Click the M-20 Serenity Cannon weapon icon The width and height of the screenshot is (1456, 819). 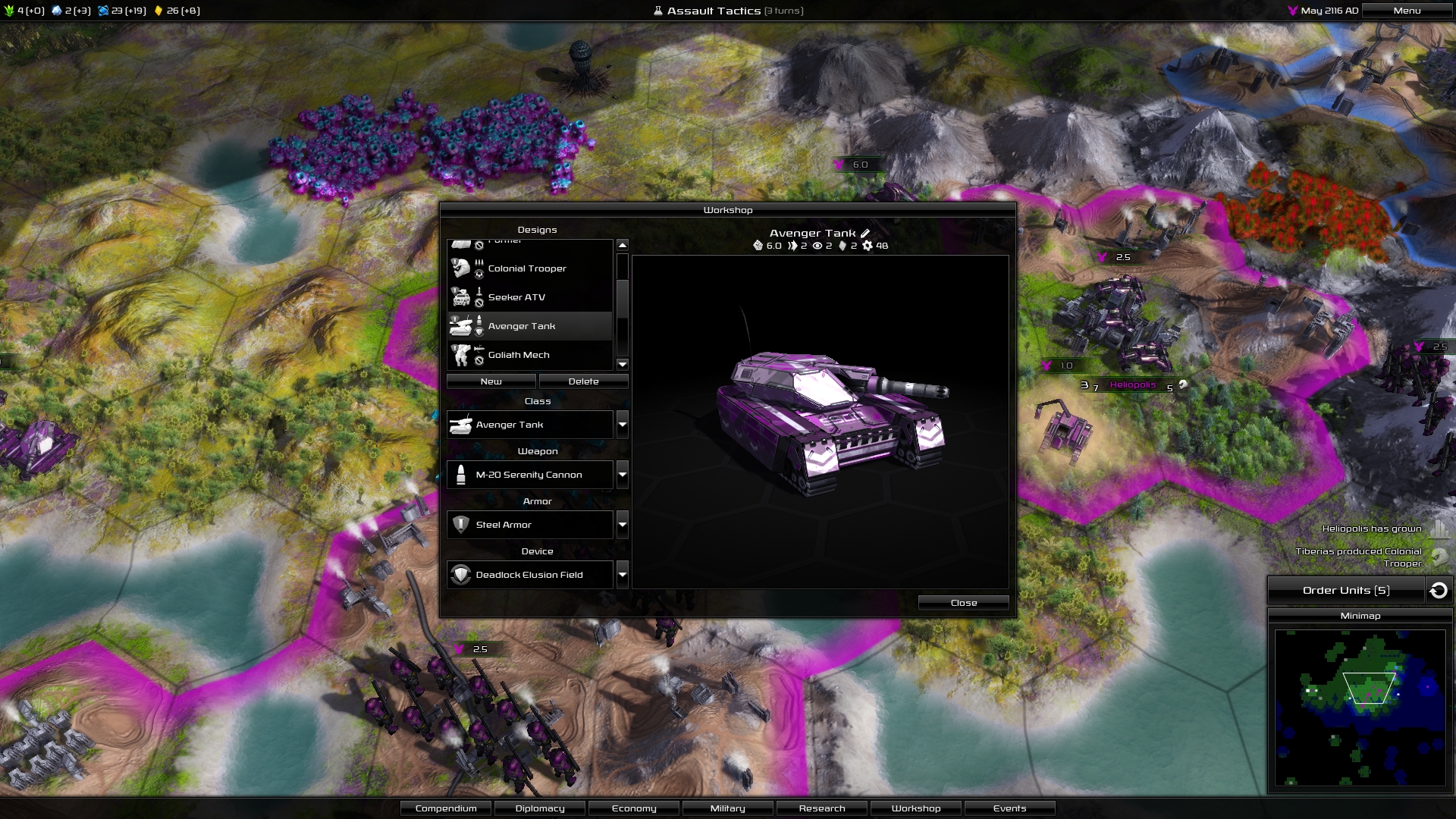click(462, 474)
